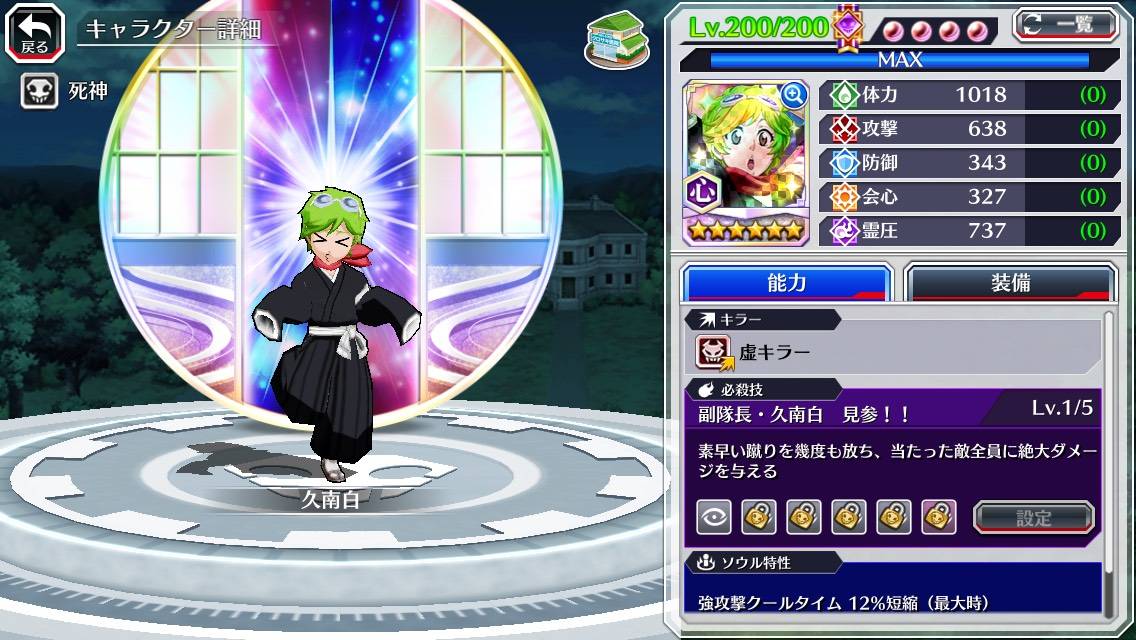The height and width of the screenshot is (640, 1136).
Task: Click the 設定 button for special move
Action: click(1034, 518)
